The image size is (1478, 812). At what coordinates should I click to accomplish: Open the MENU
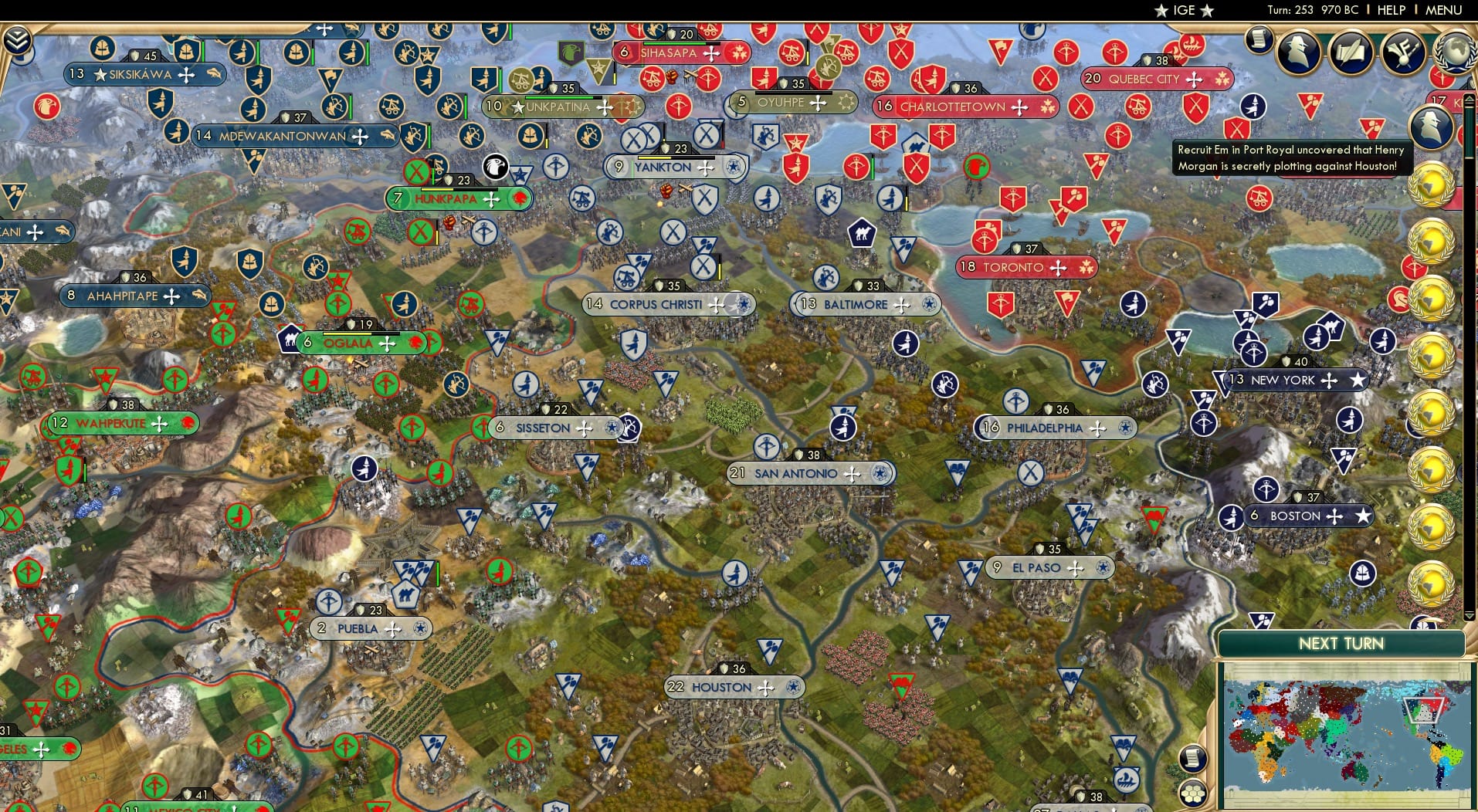[x=1446, y=10]
